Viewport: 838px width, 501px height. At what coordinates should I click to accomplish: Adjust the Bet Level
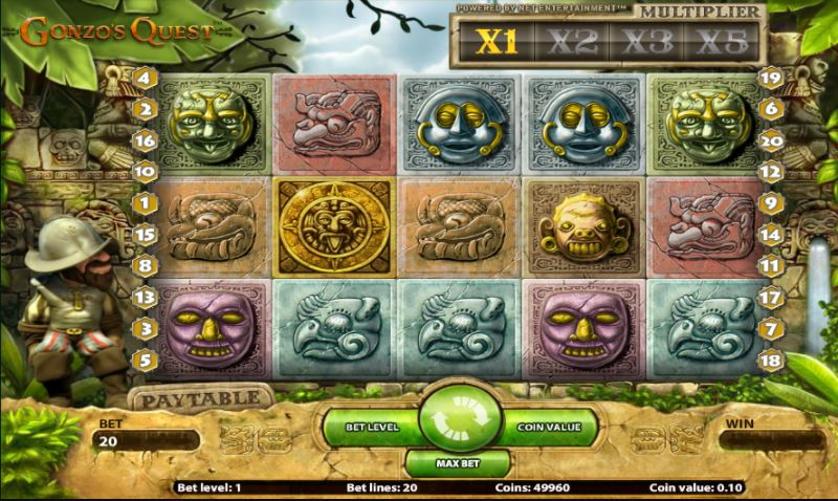371,427
